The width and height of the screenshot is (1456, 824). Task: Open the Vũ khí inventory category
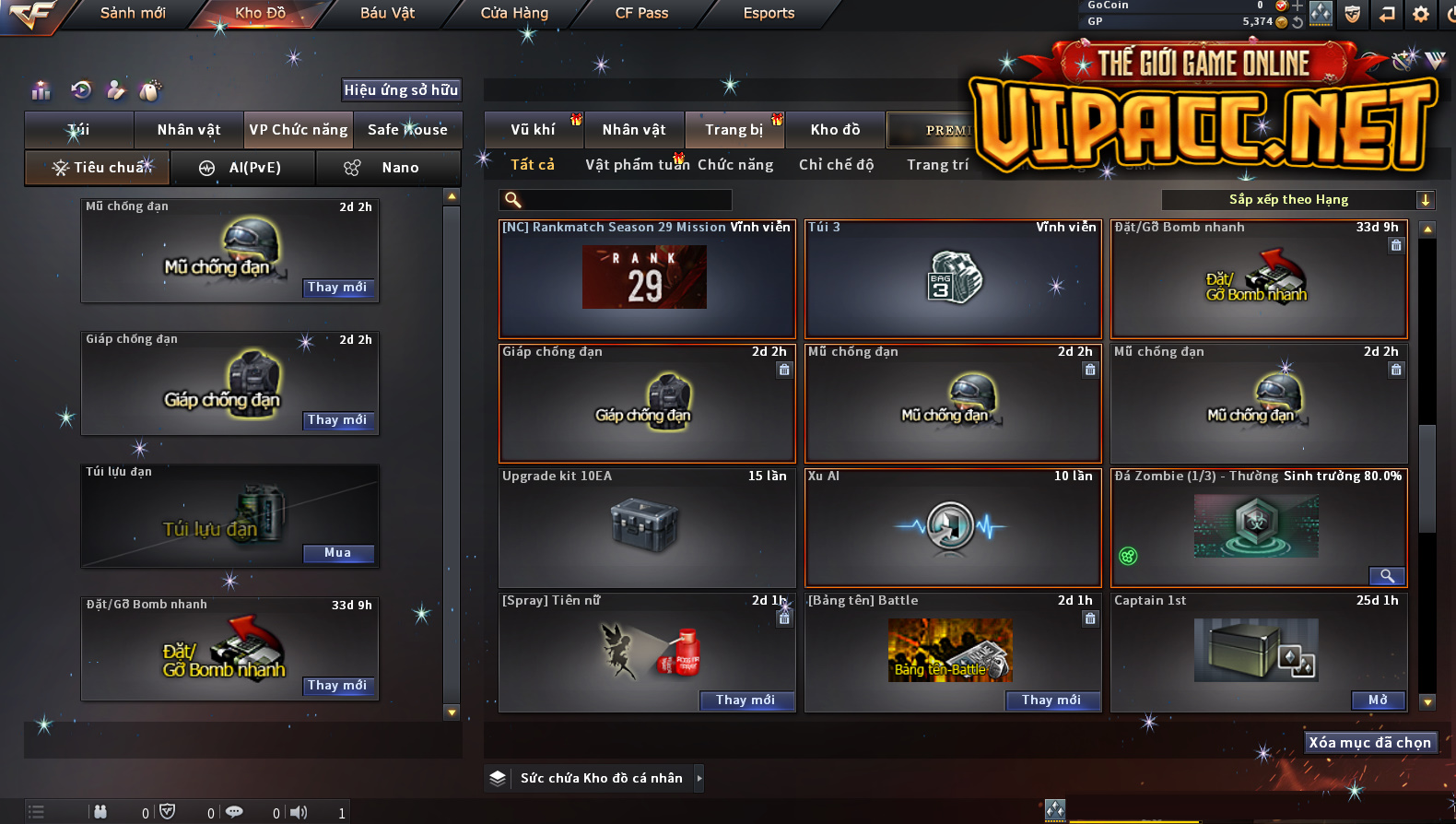(x=533, y=130)
